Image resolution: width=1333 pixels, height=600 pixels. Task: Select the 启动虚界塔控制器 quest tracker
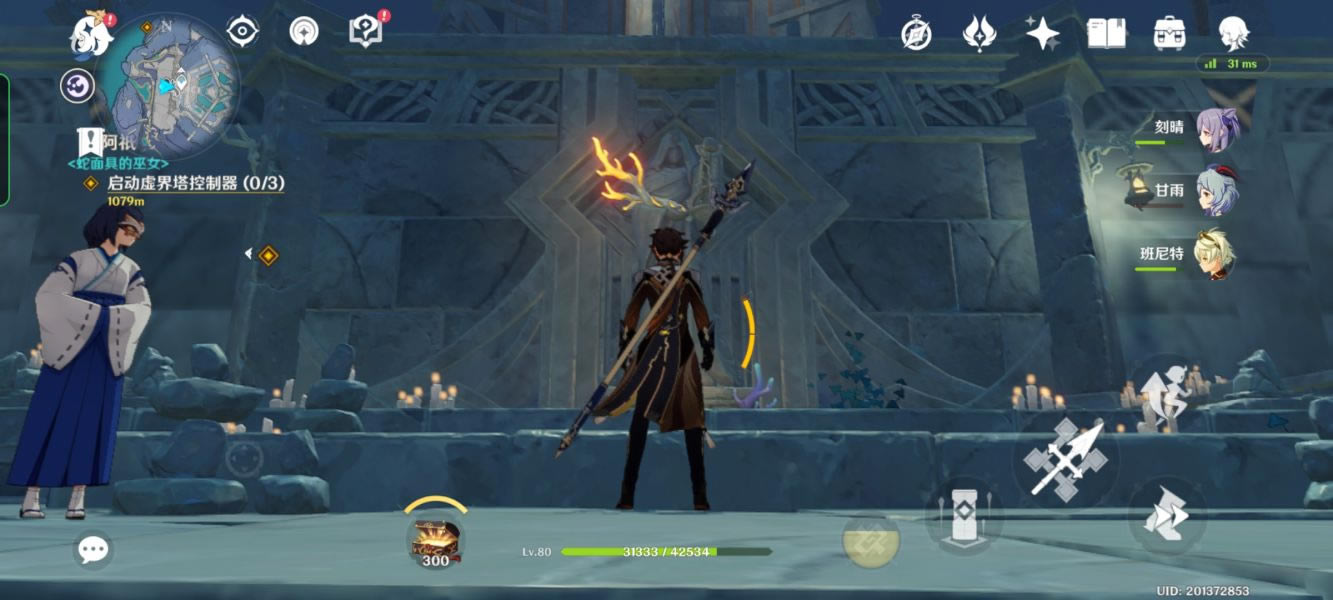[x=195, y=183]
